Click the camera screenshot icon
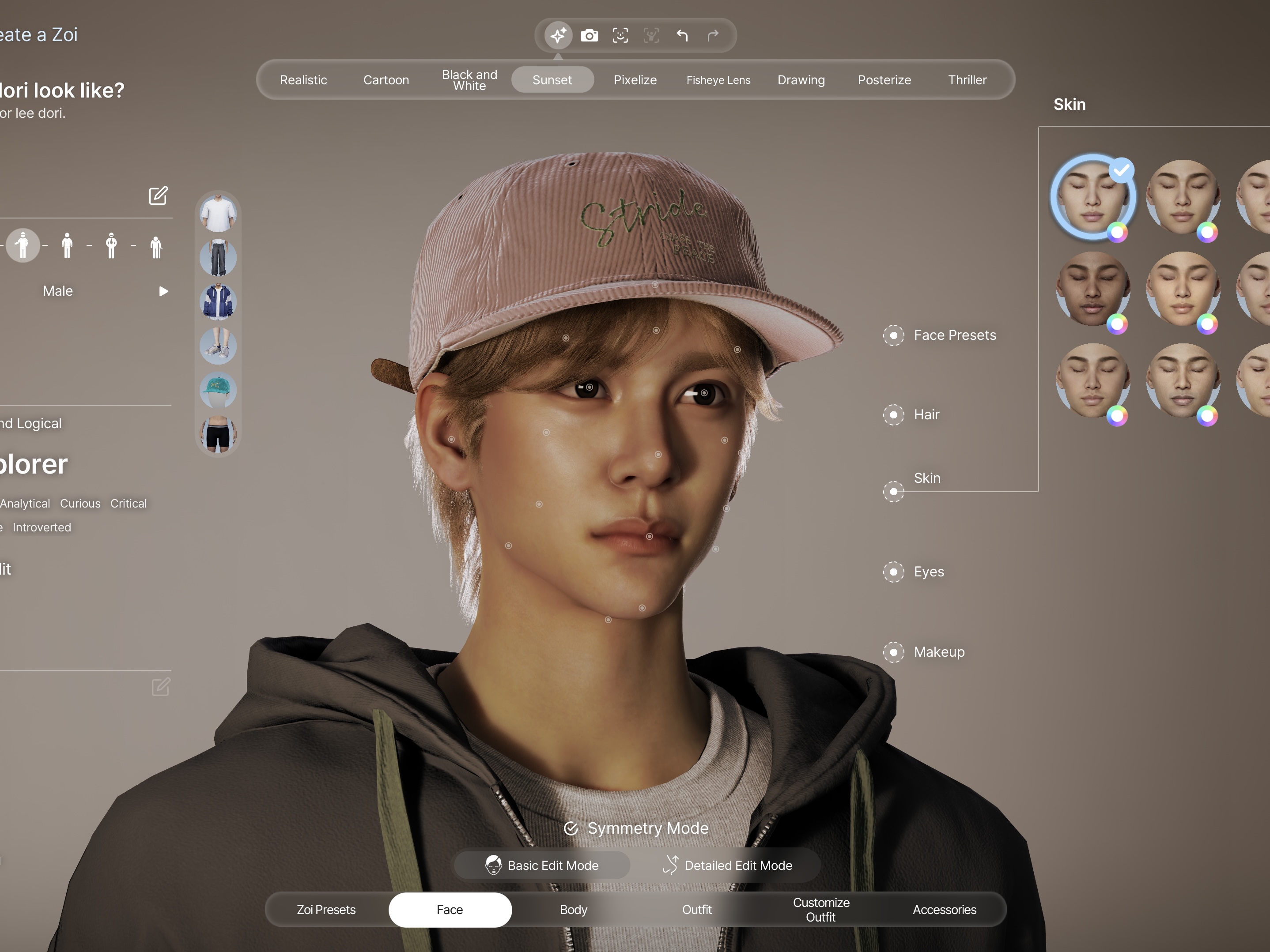1270x952 pixels. click(589, 36)
